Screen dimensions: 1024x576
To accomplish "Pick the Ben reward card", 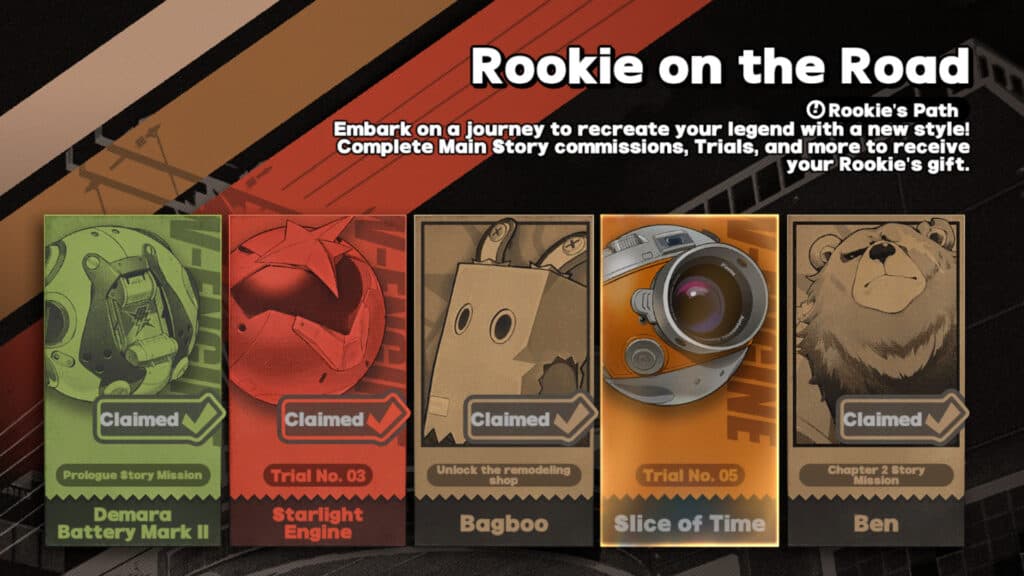I will point(876,380).
